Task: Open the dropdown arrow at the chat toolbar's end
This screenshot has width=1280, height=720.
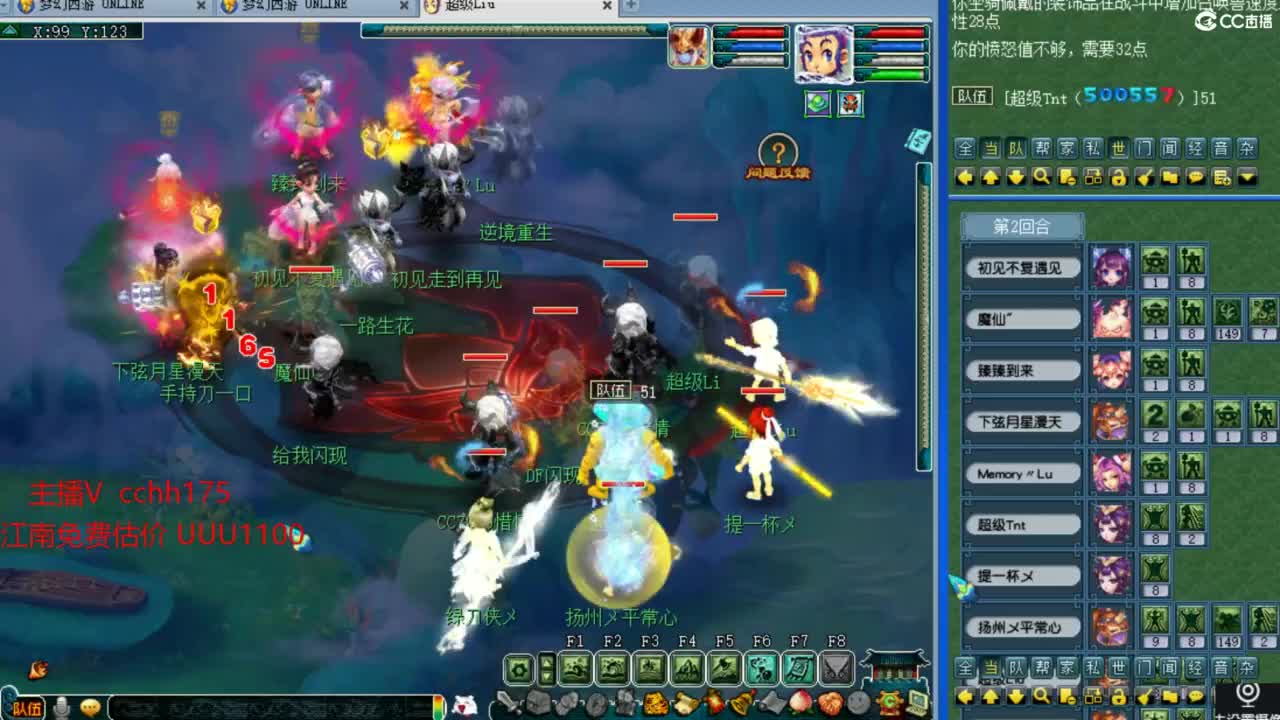Action: point(1246,177)
